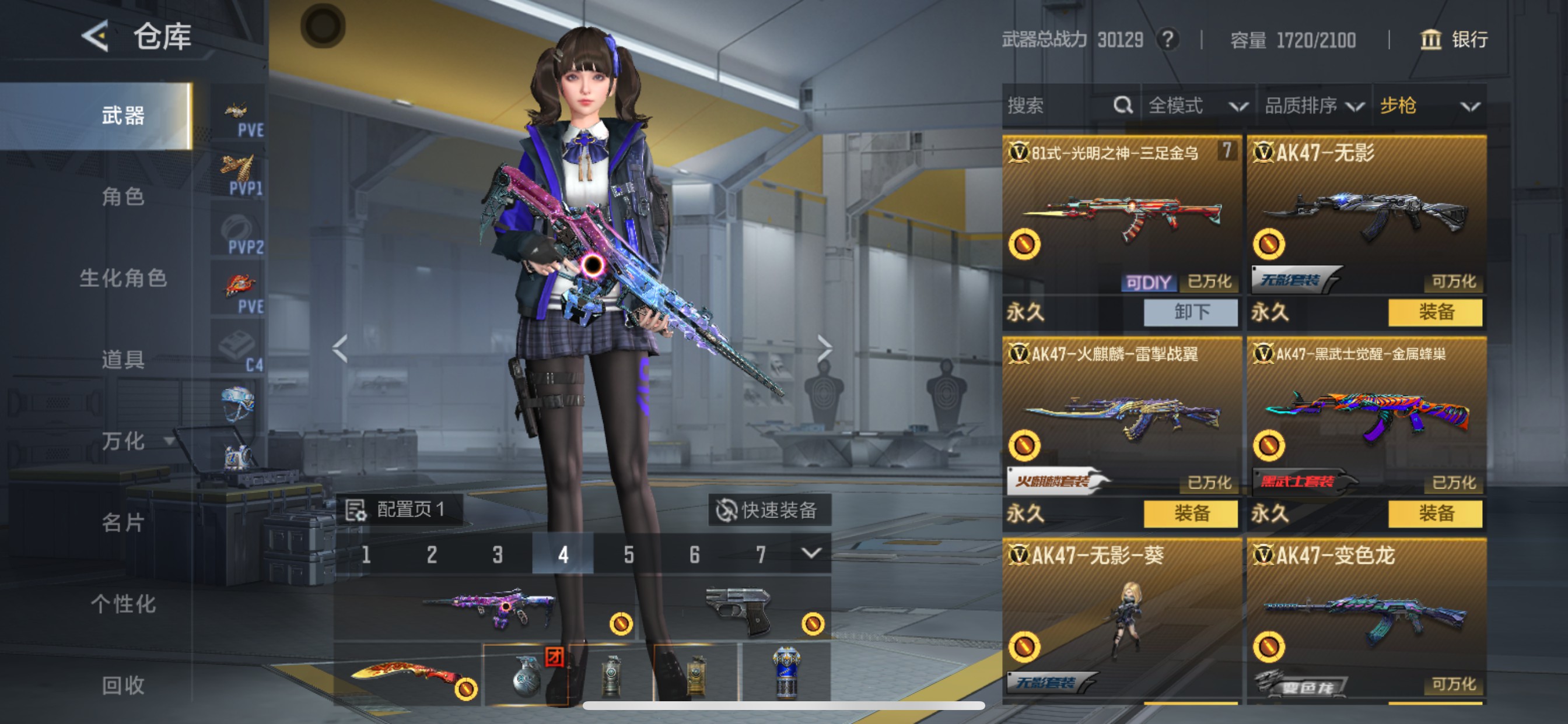This screenshot has height=724, width=1568.
Task: Equip the AK47-火麒麟-雷掣战翼
Action: tap(1191, 514)
